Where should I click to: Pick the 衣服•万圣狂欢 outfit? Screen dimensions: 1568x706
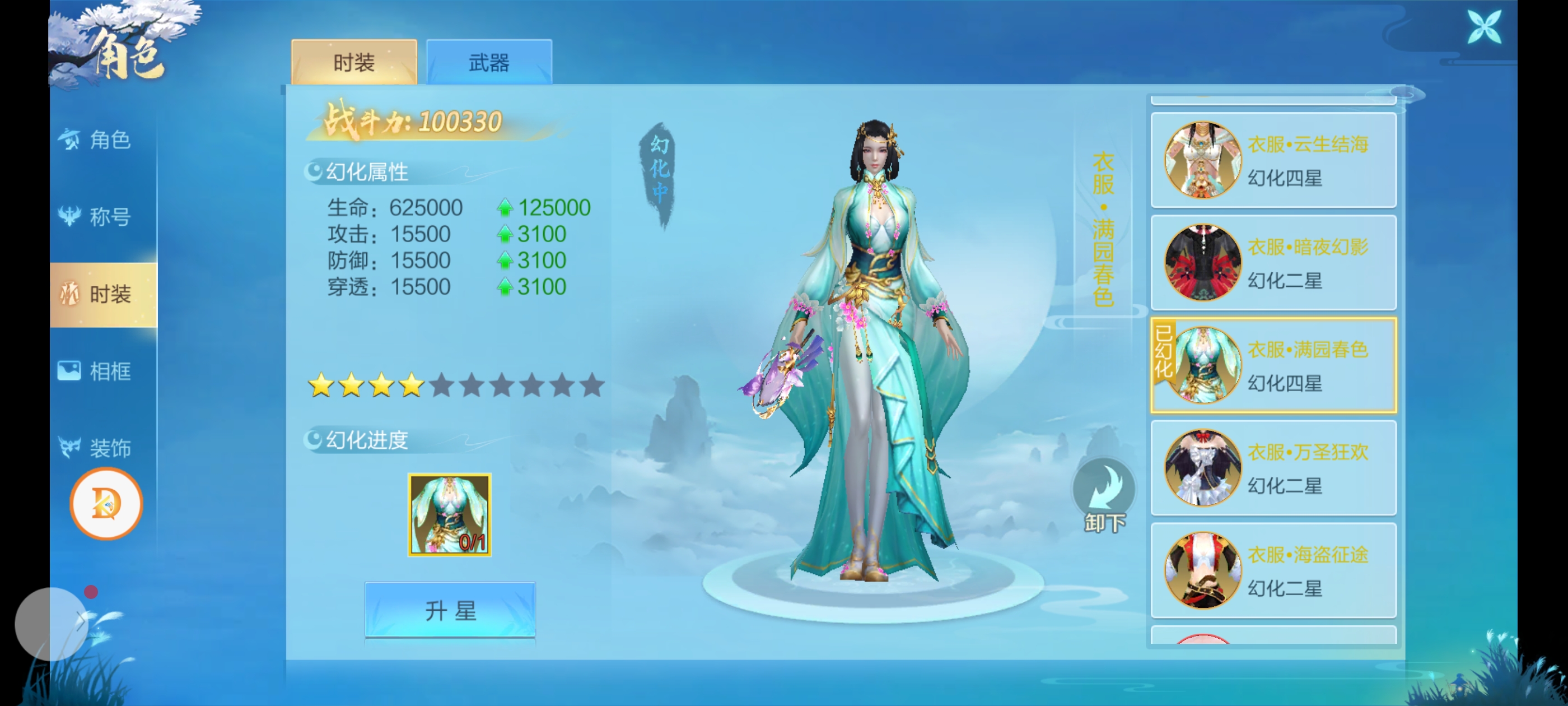point(1273,468)
